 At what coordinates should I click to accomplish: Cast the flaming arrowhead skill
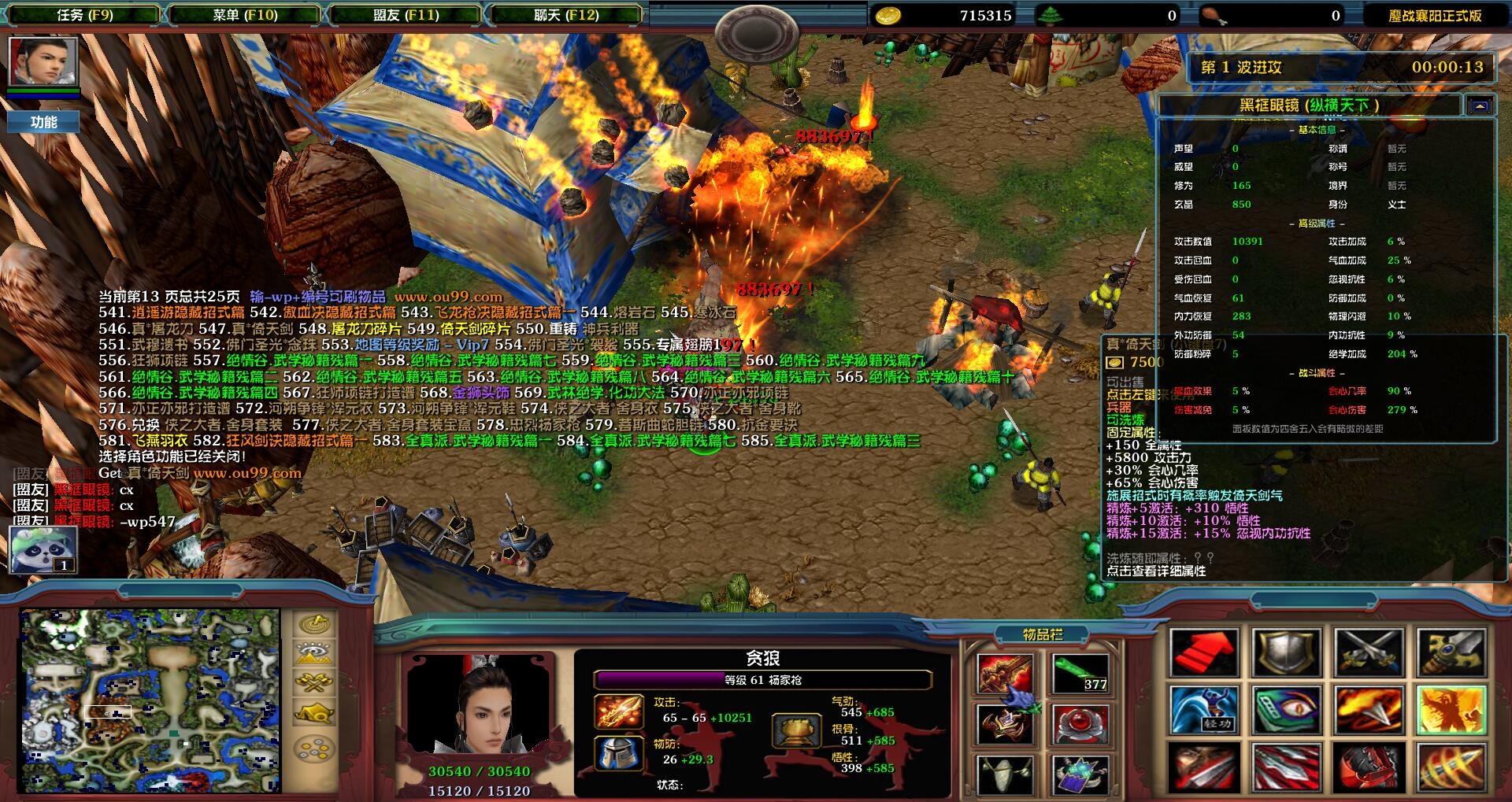pos(1369,709)
